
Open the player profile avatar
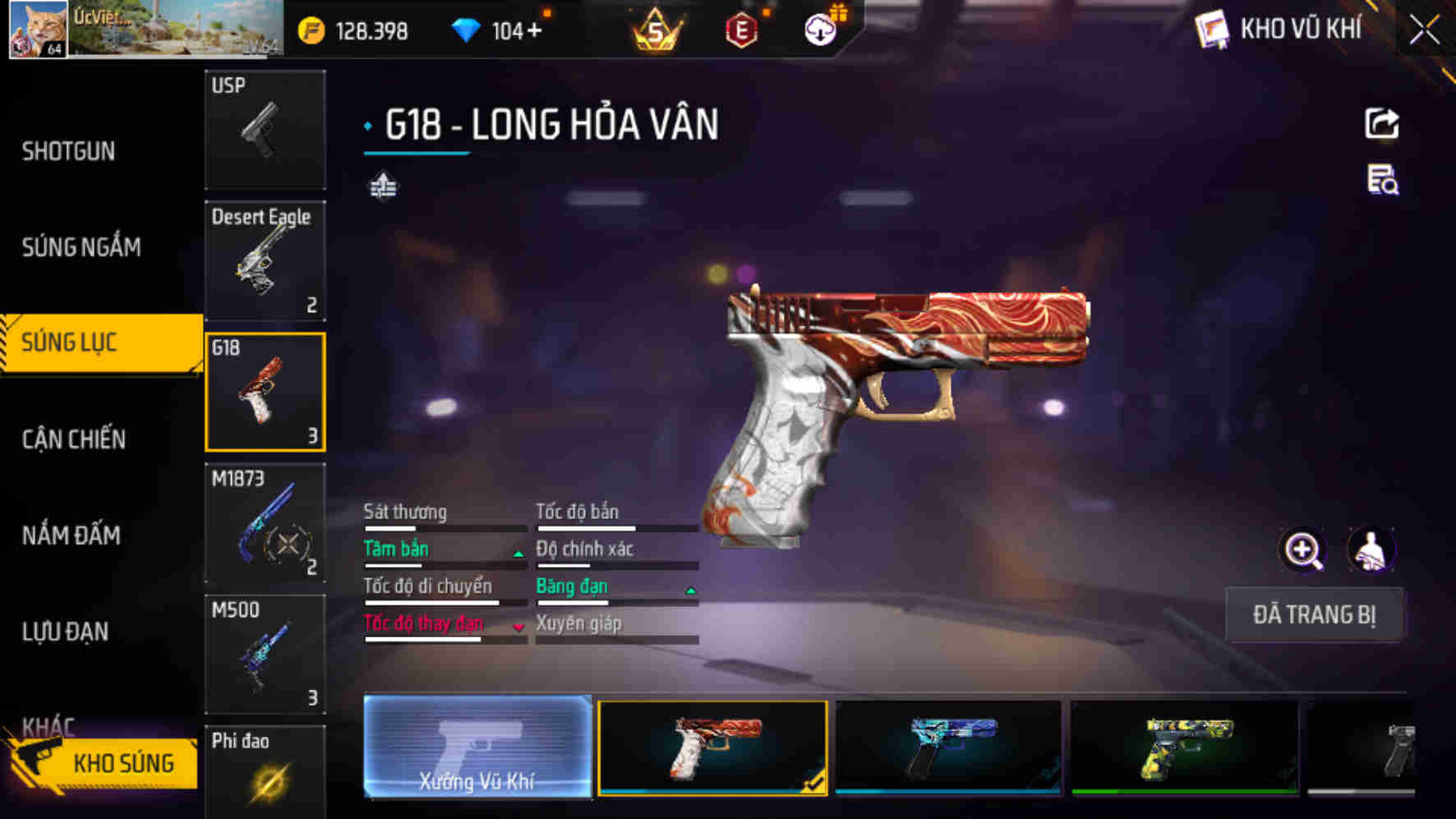coord(38,30)
